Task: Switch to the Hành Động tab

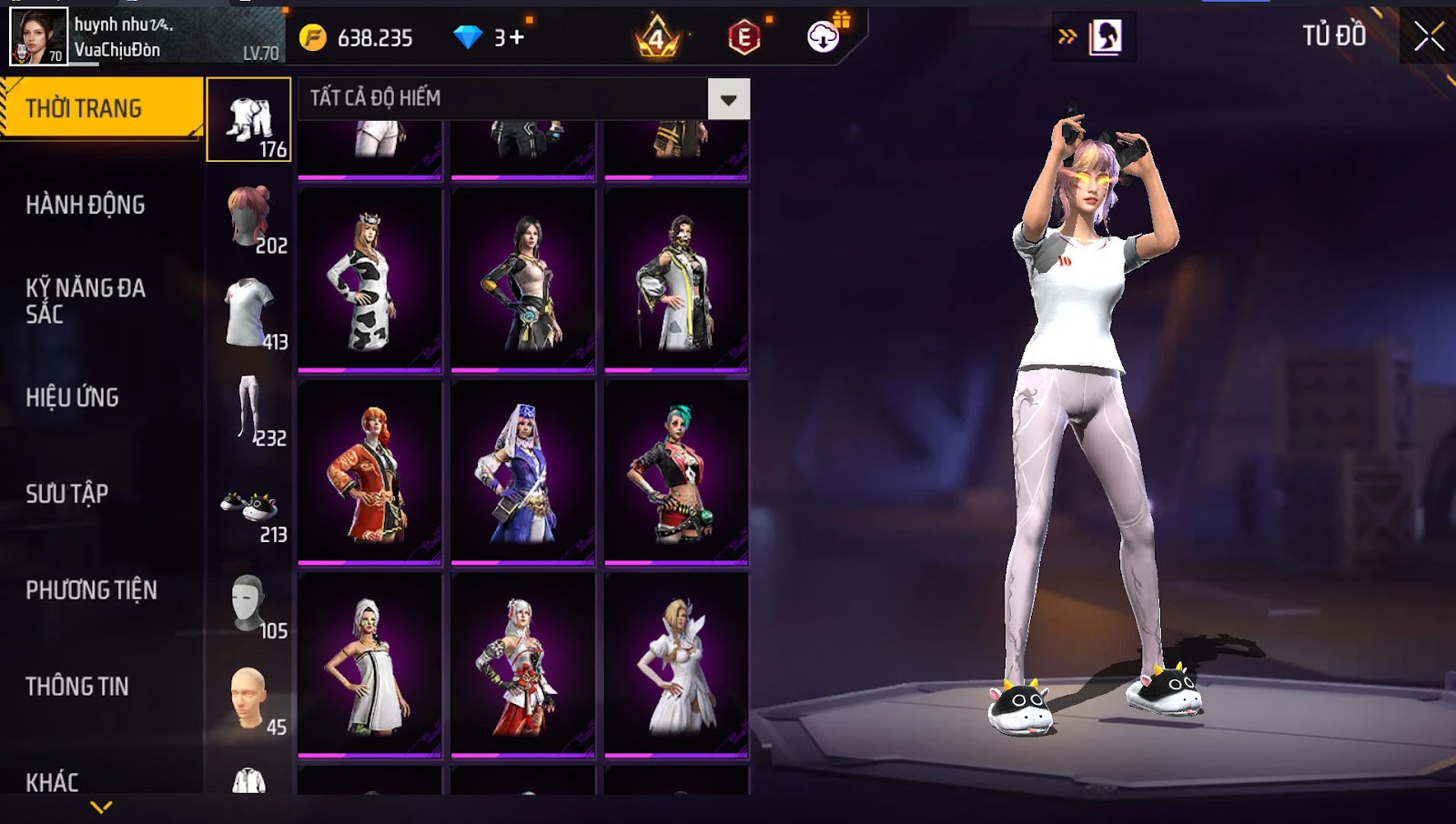Action: tap(86, 205)
